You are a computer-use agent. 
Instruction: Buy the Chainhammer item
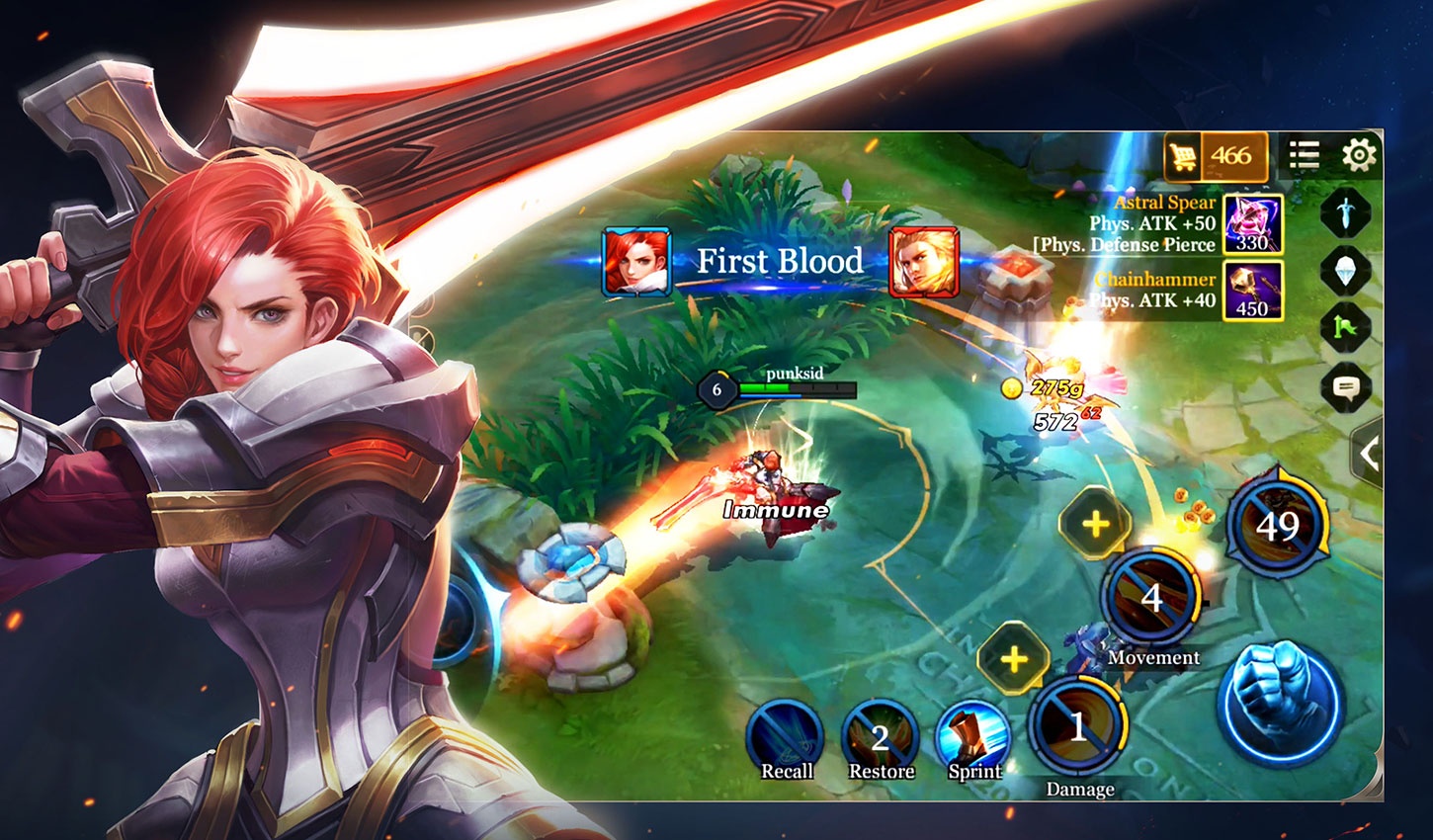(x=1253, y=291)
